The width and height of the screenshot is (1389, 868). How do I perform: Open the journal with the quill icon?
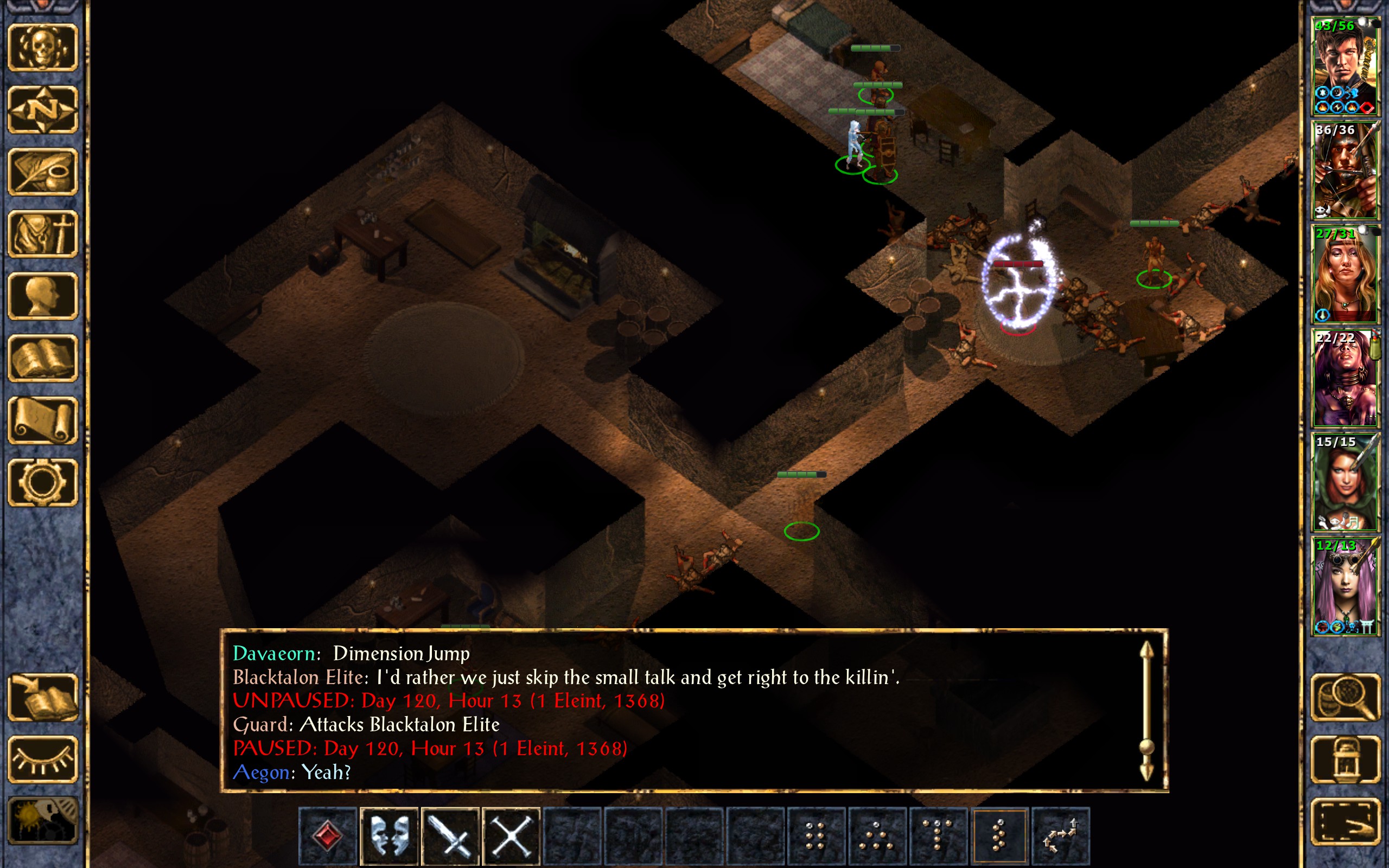click(x=42, y=171)
